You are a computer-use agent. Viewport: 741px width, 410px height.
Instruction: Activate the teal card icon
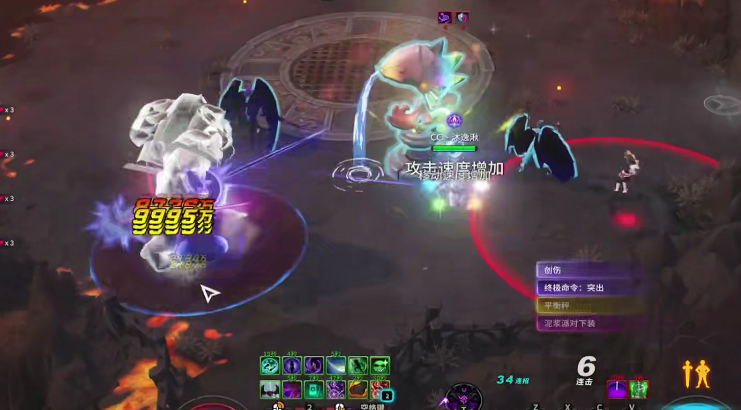[x=312, y=389]
